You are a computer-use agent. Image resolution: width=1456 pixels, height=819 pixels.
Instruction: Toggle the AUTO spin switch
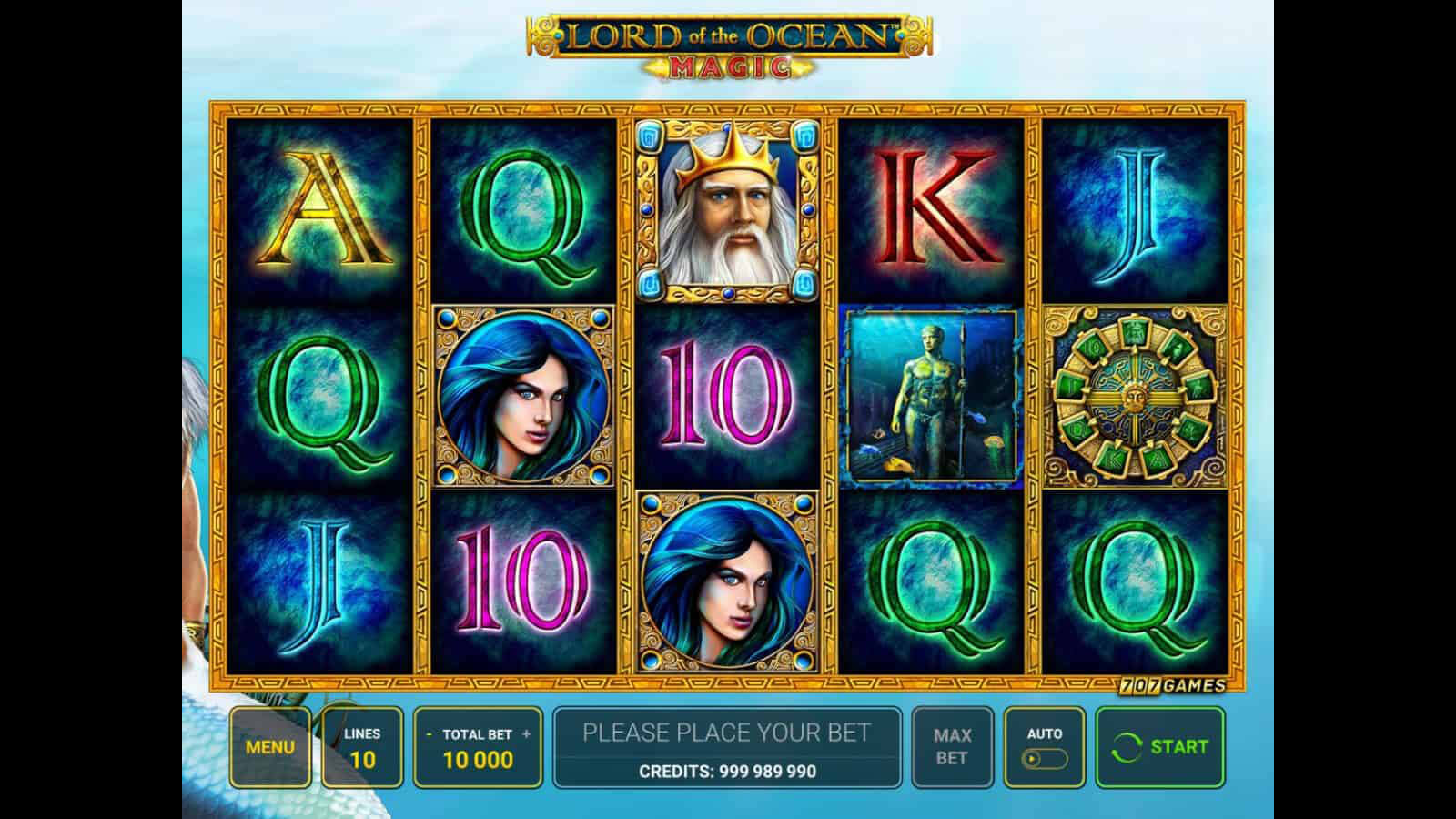point(1044,758)
